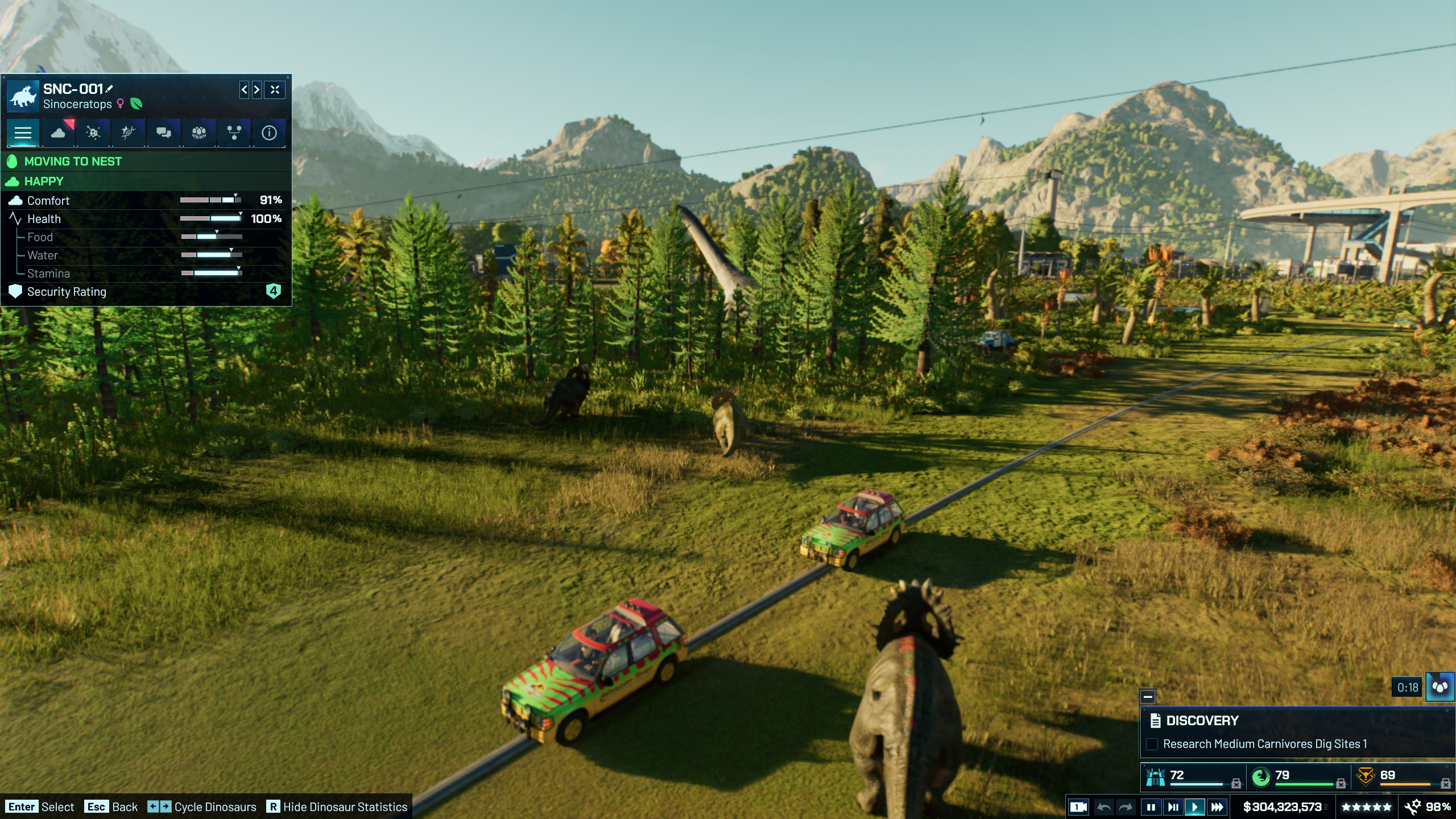
Task: Close the SNC-001 dinosaur panel
Action: (275, 89)
